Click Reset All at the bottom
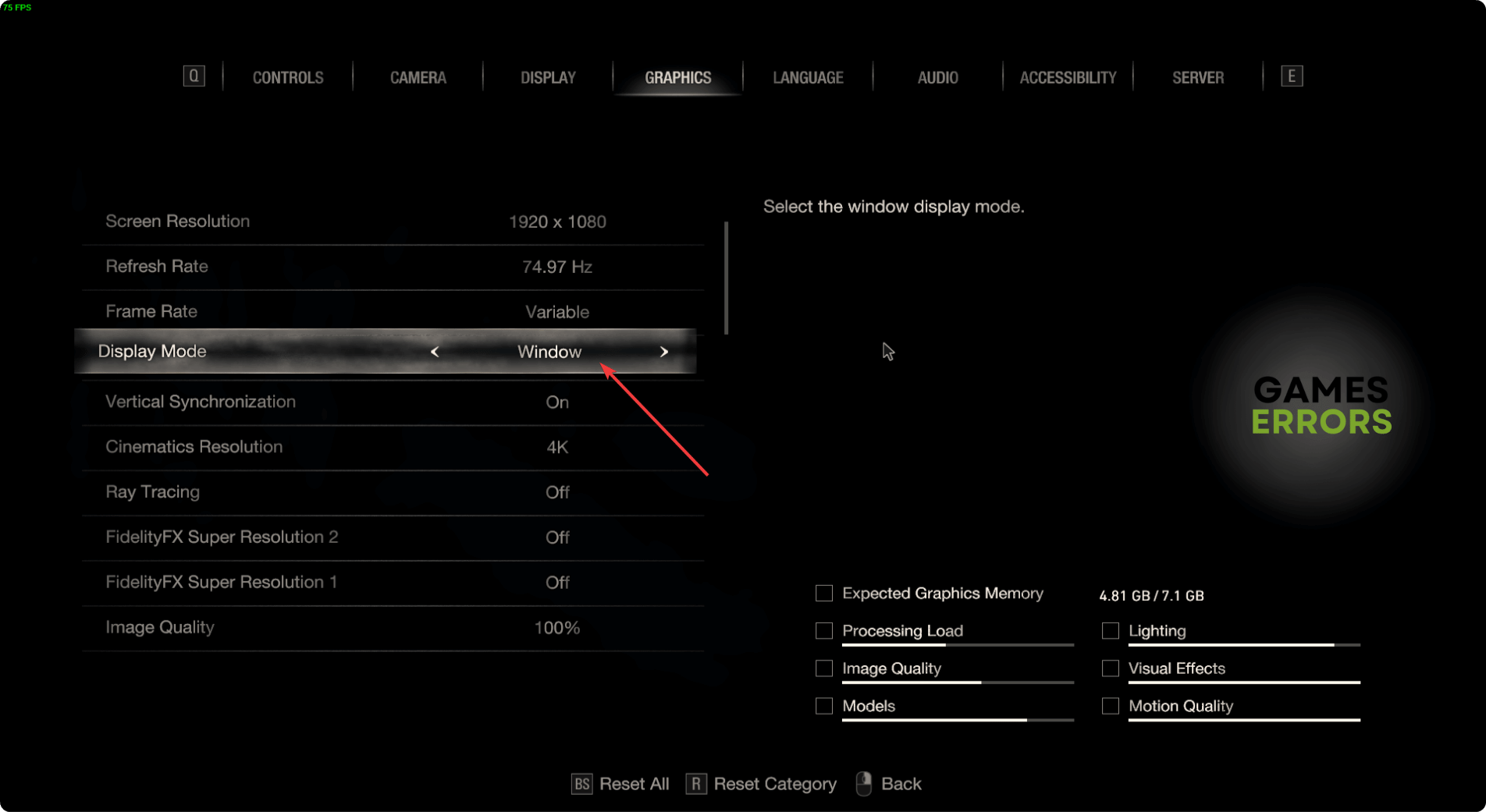The image size is (1486, 812). click(634, 784)
